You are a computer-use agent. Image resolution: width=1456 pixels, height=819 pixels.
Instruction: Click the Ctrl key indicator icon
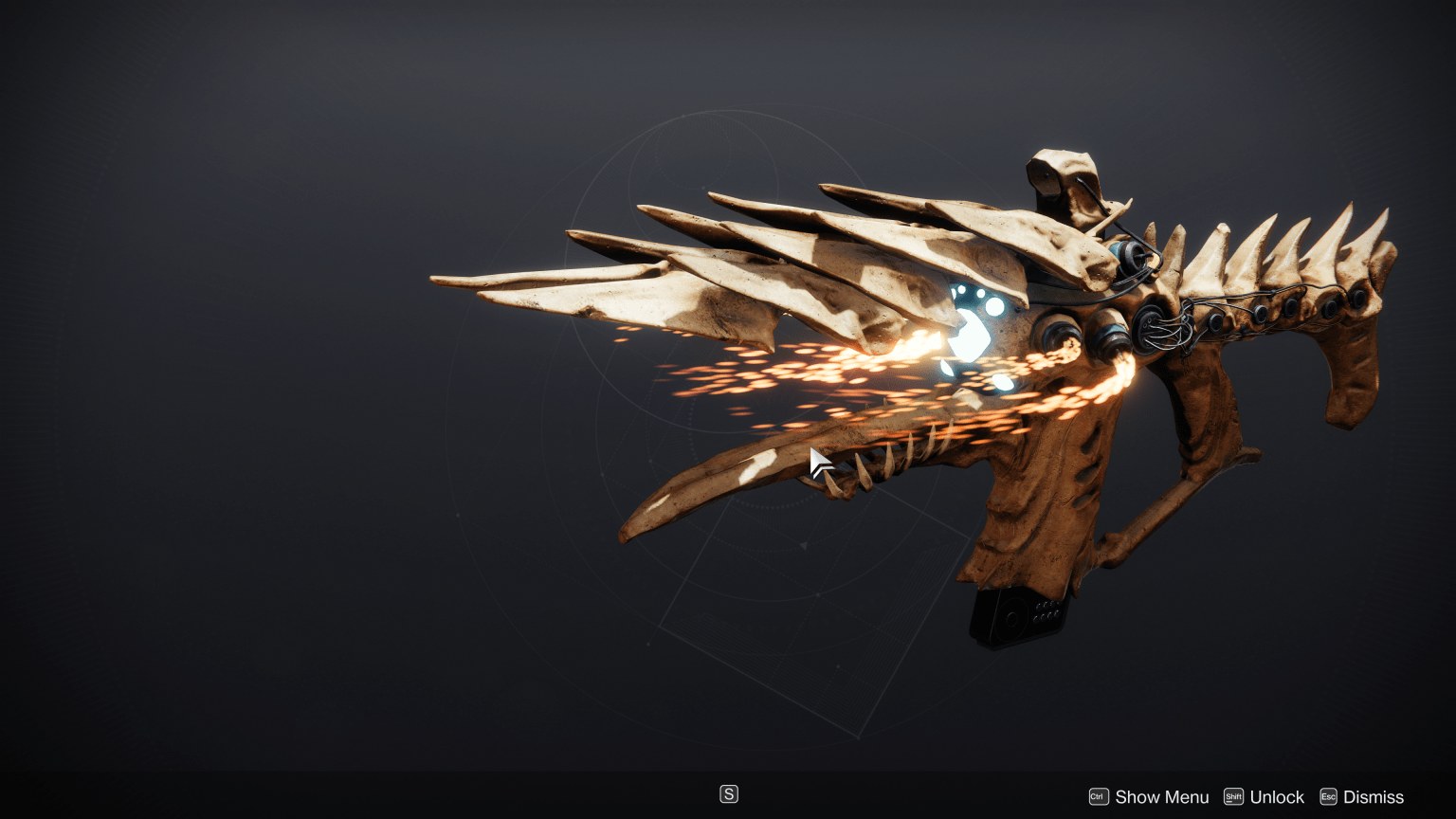point(1097,796)
